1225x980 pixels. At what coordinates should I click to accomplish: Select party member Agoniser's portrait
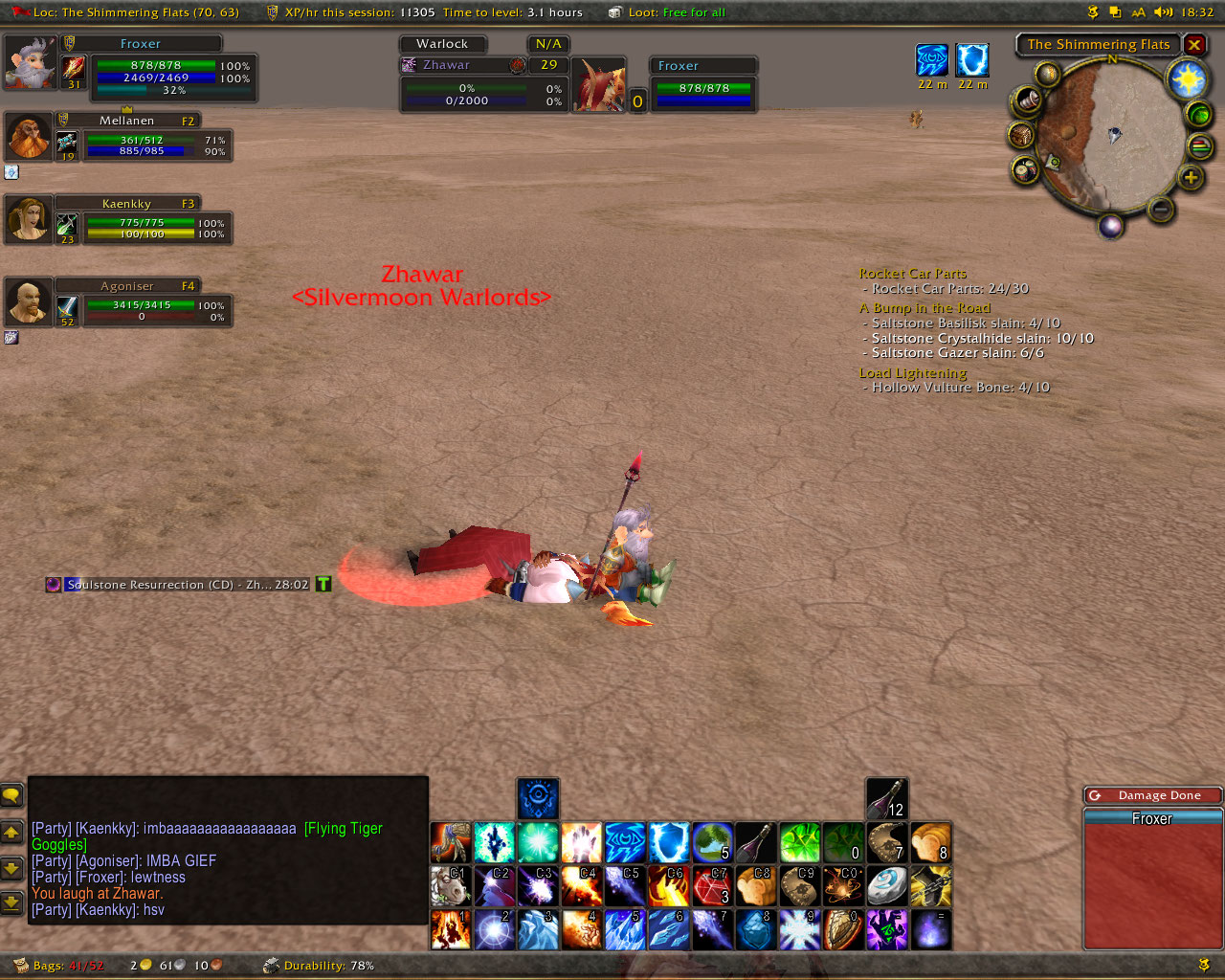coord(29,303)
